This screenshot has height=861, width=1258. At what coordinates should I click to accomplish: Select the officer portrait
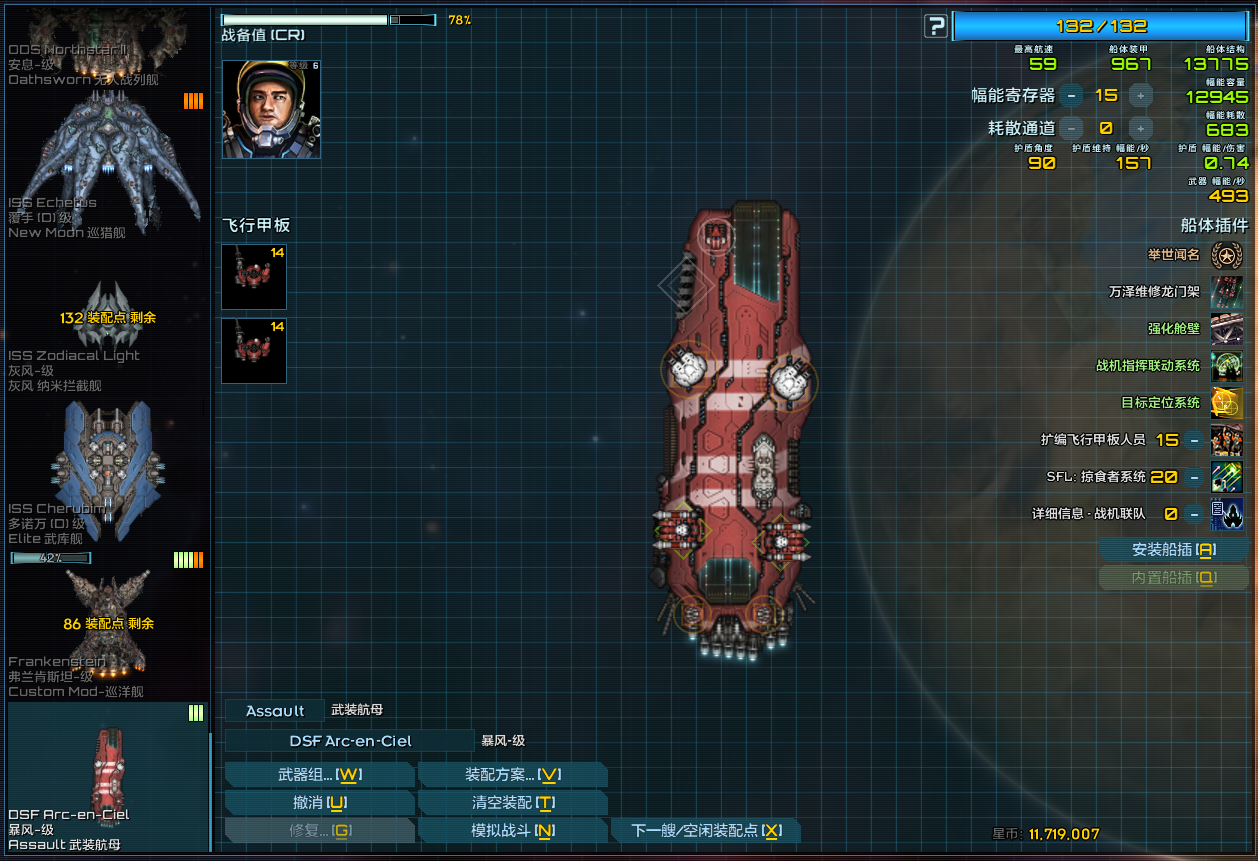pos(271,109)
